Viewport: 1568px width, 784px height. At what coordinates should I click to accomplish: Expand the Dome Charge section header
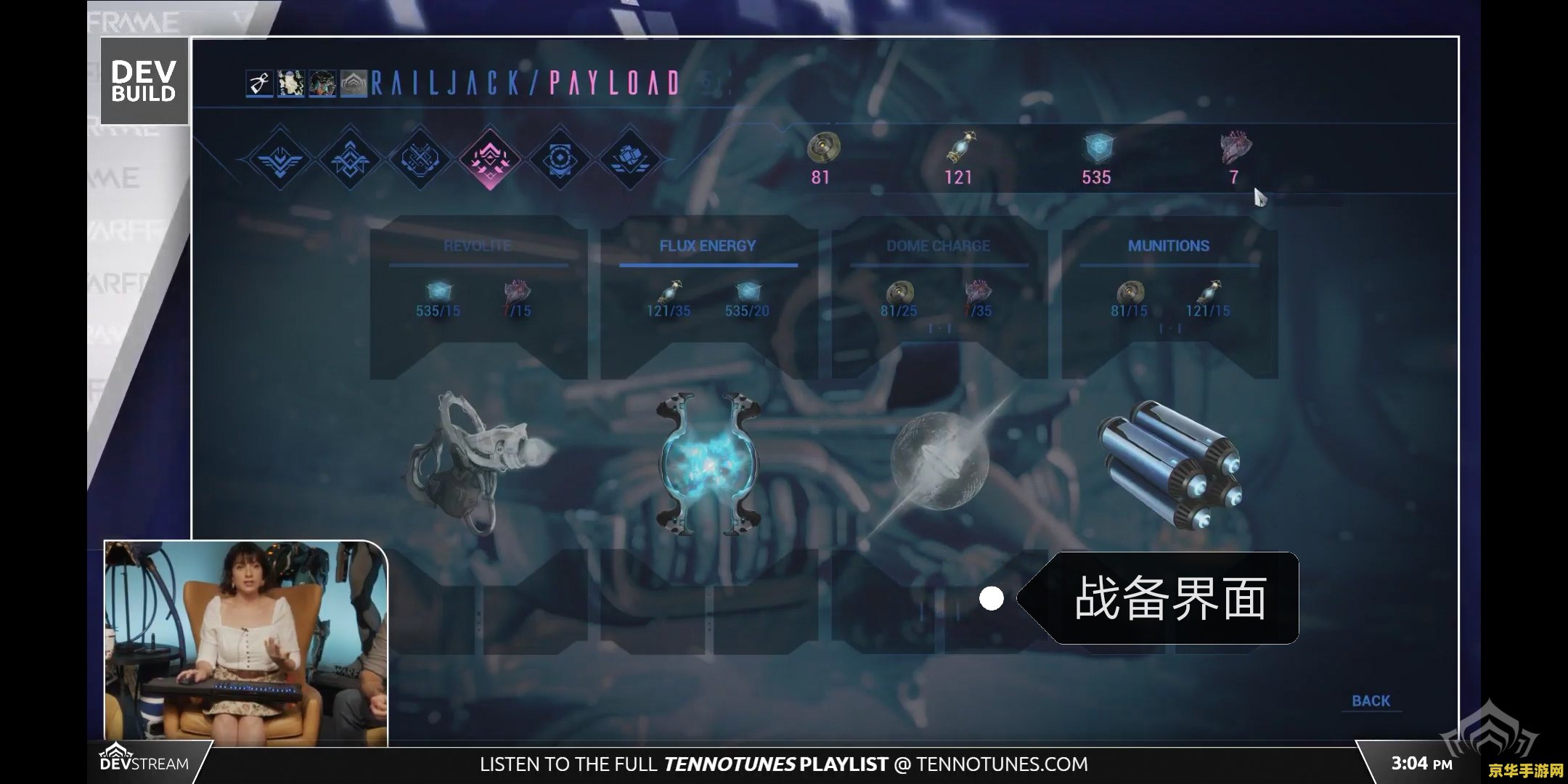pyautogui.click(x=938, y=247)
